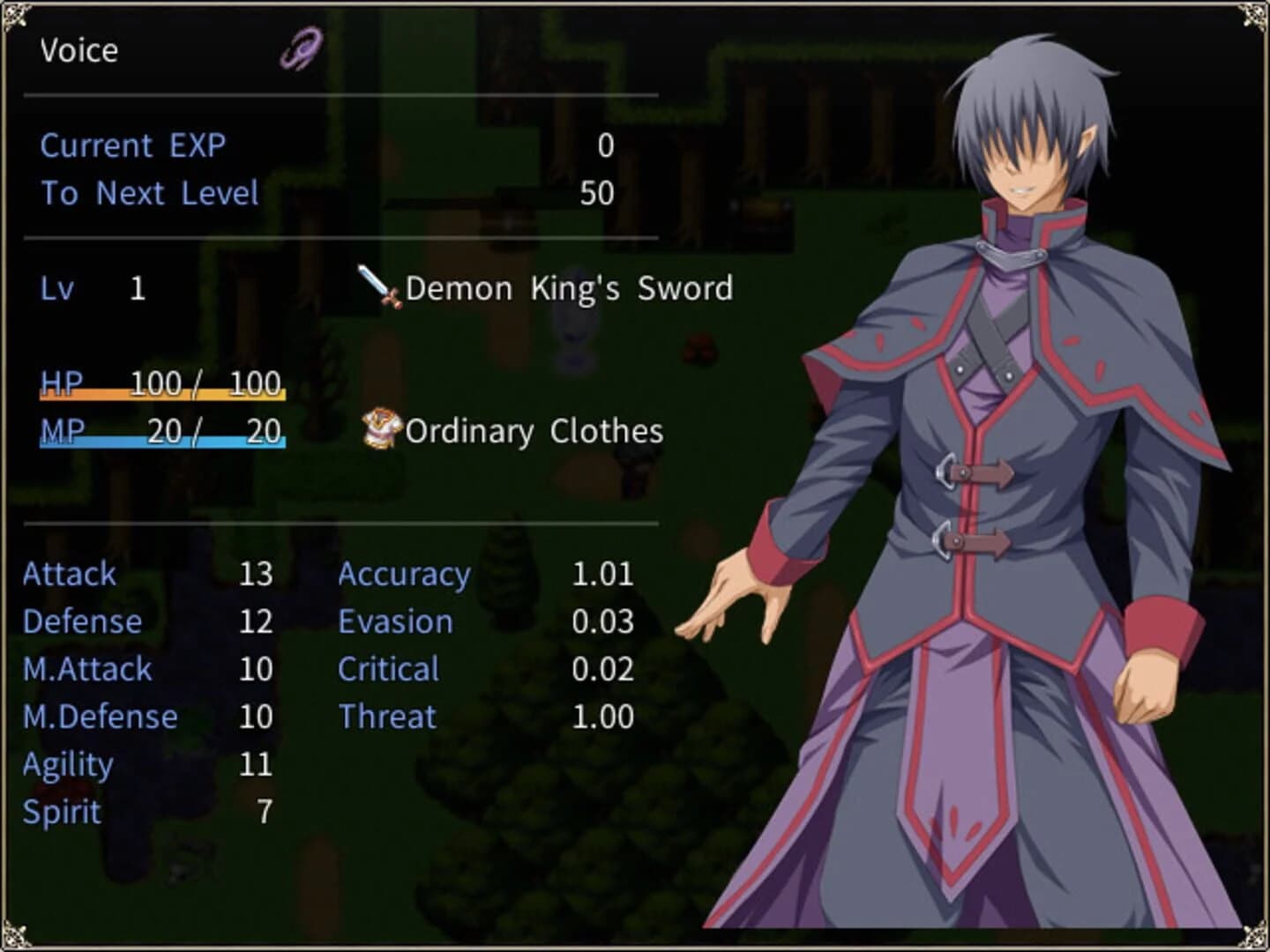
Task: Select the Demon King's Sword weapon entry
Action: click(x=567, y=289)
